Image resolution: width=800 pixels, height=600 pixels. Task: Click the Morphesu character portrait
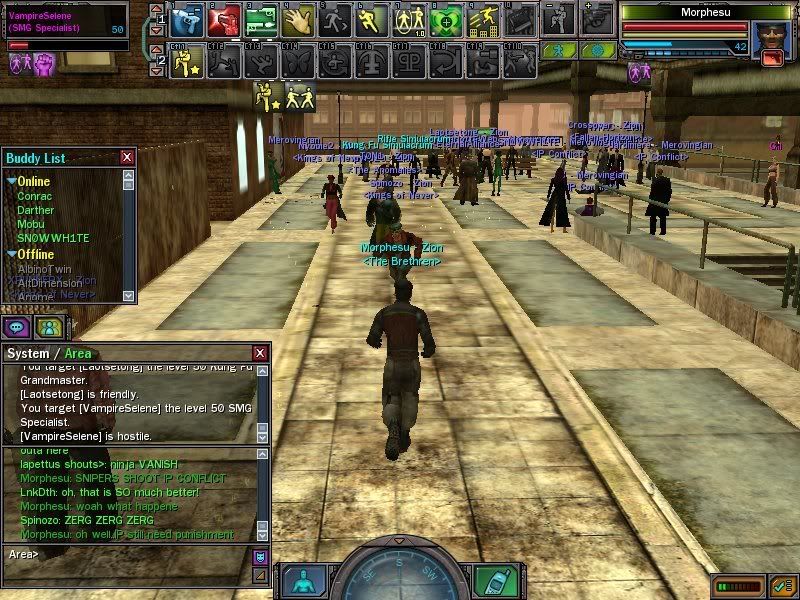point(769,39)
